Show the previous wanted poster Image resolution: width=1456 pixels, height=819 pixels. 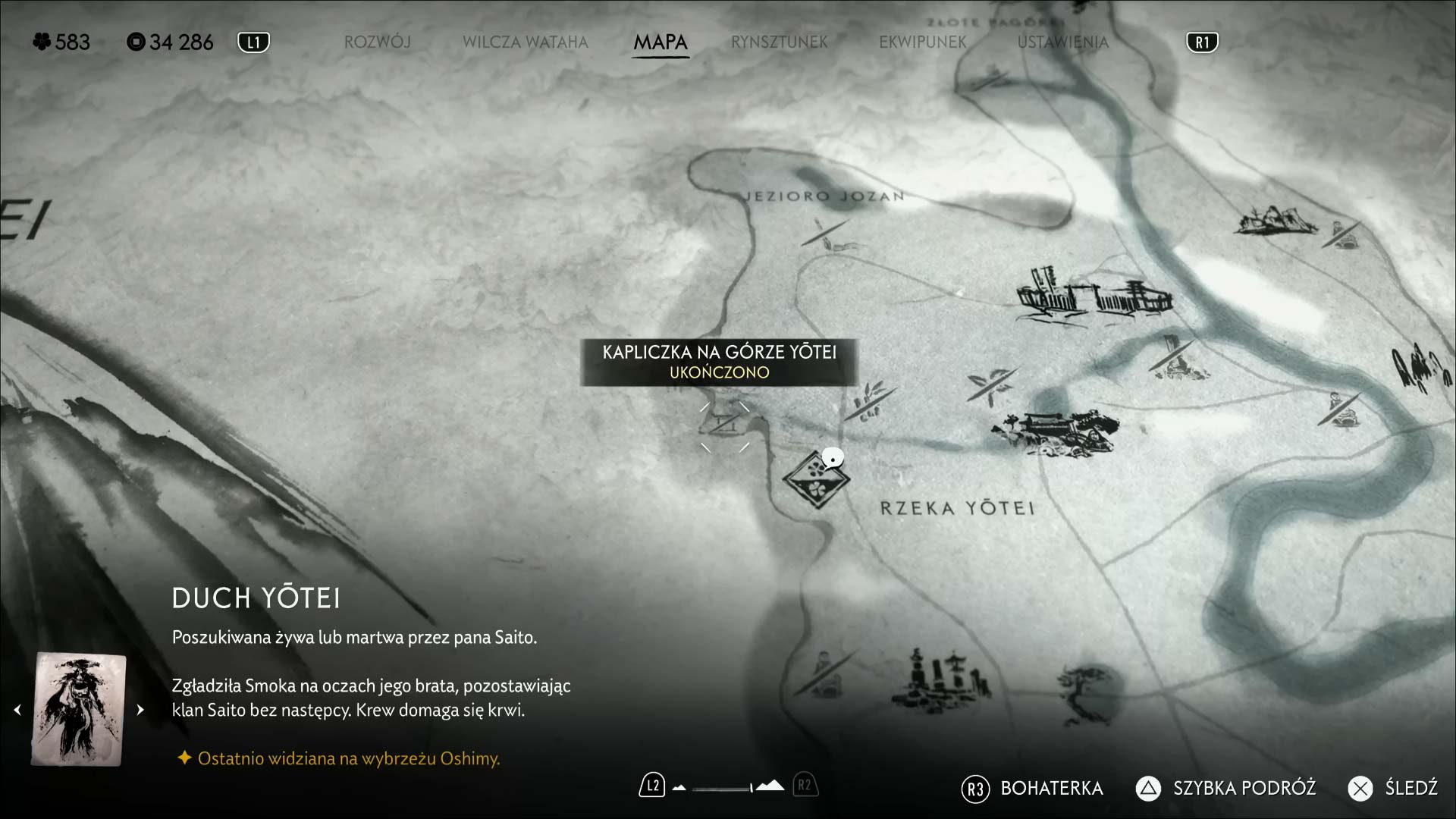point(17,710)
